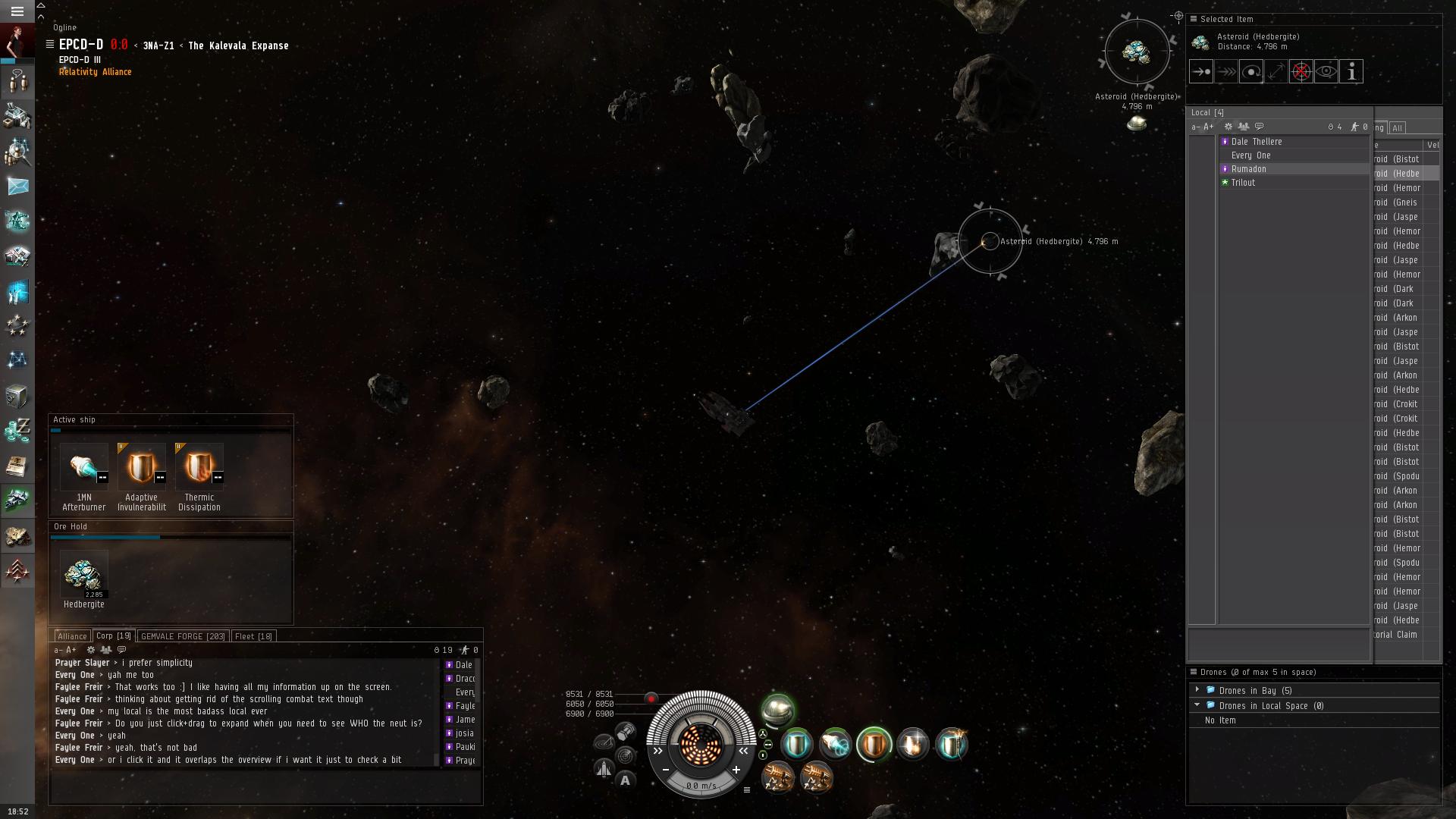Expand Drones in Bay group
The width and height of the screenshot is (1456, 819).
point(1197,690)
